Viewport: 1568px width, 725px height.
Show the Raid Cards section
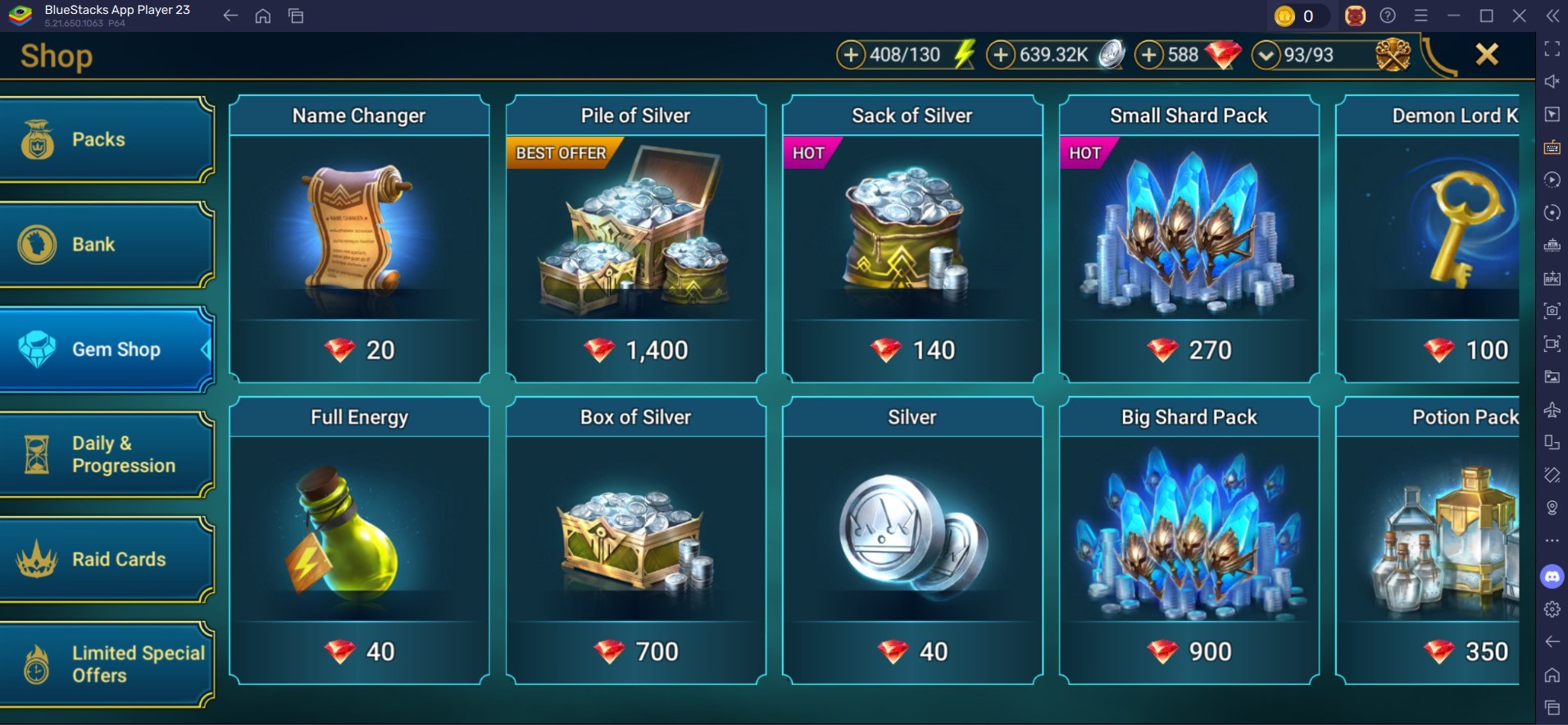[107, 559]
